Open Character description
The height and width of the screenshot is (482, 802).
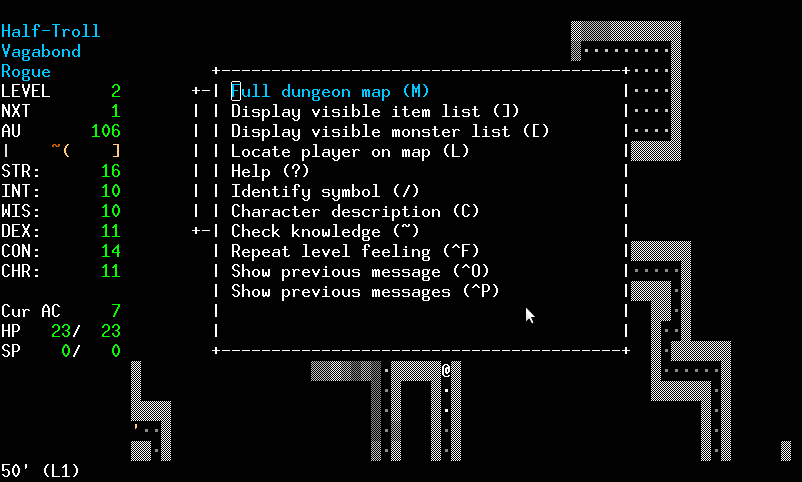point(355,211)
